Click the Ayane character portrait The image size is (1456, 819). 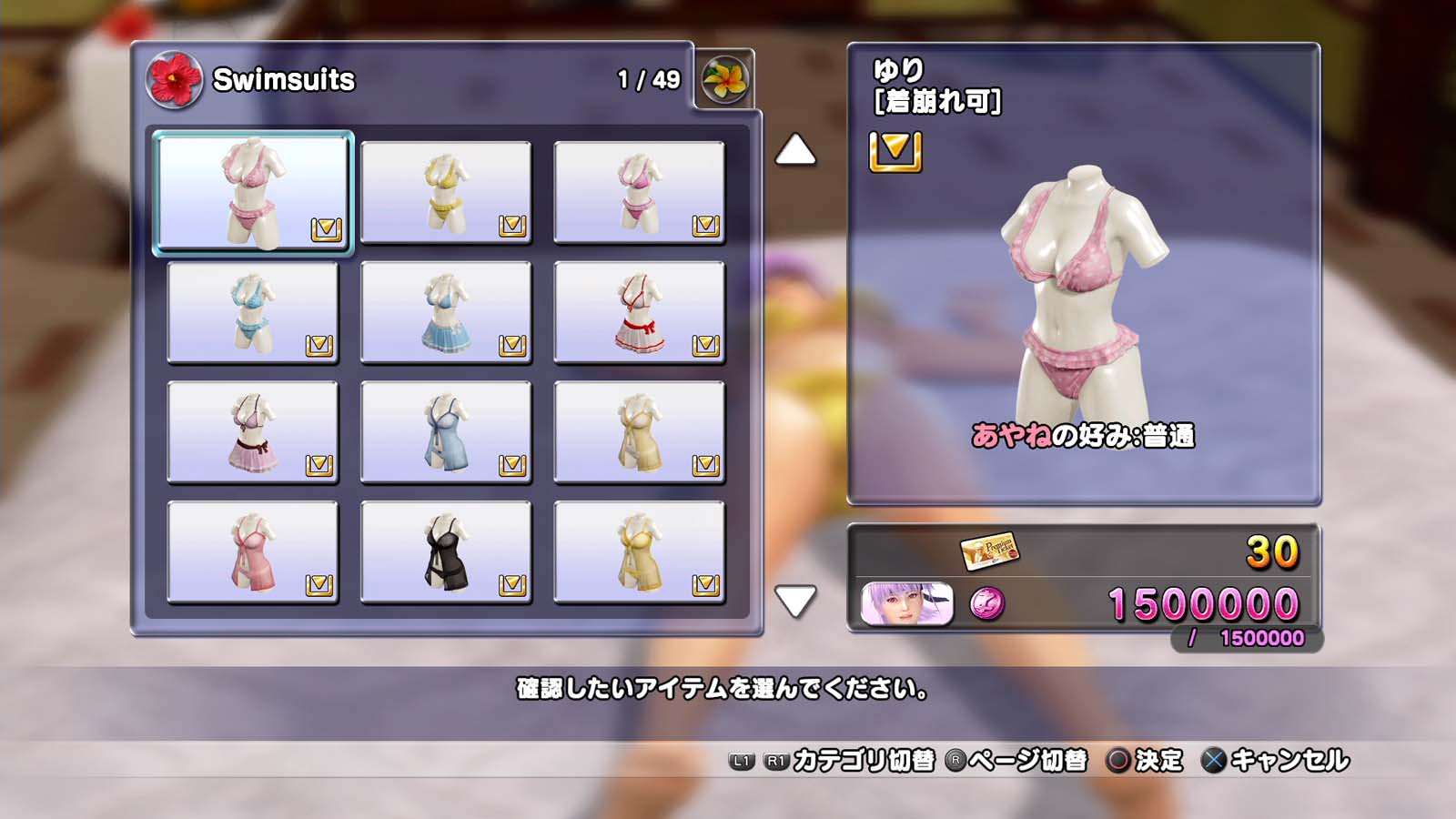906,604
